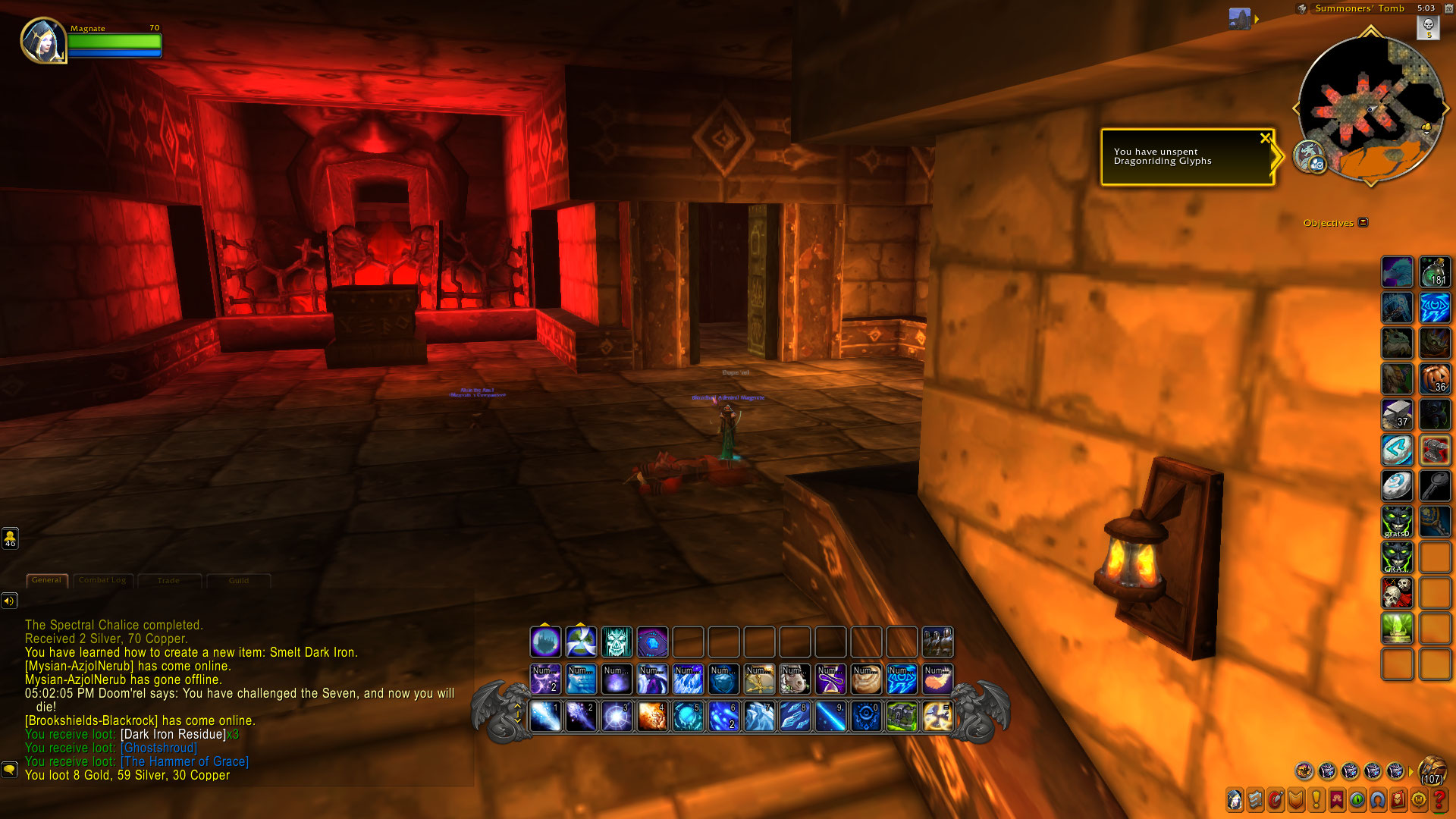
Task: Click The Hammer of Grace loot link
Action: click(184, 761)
